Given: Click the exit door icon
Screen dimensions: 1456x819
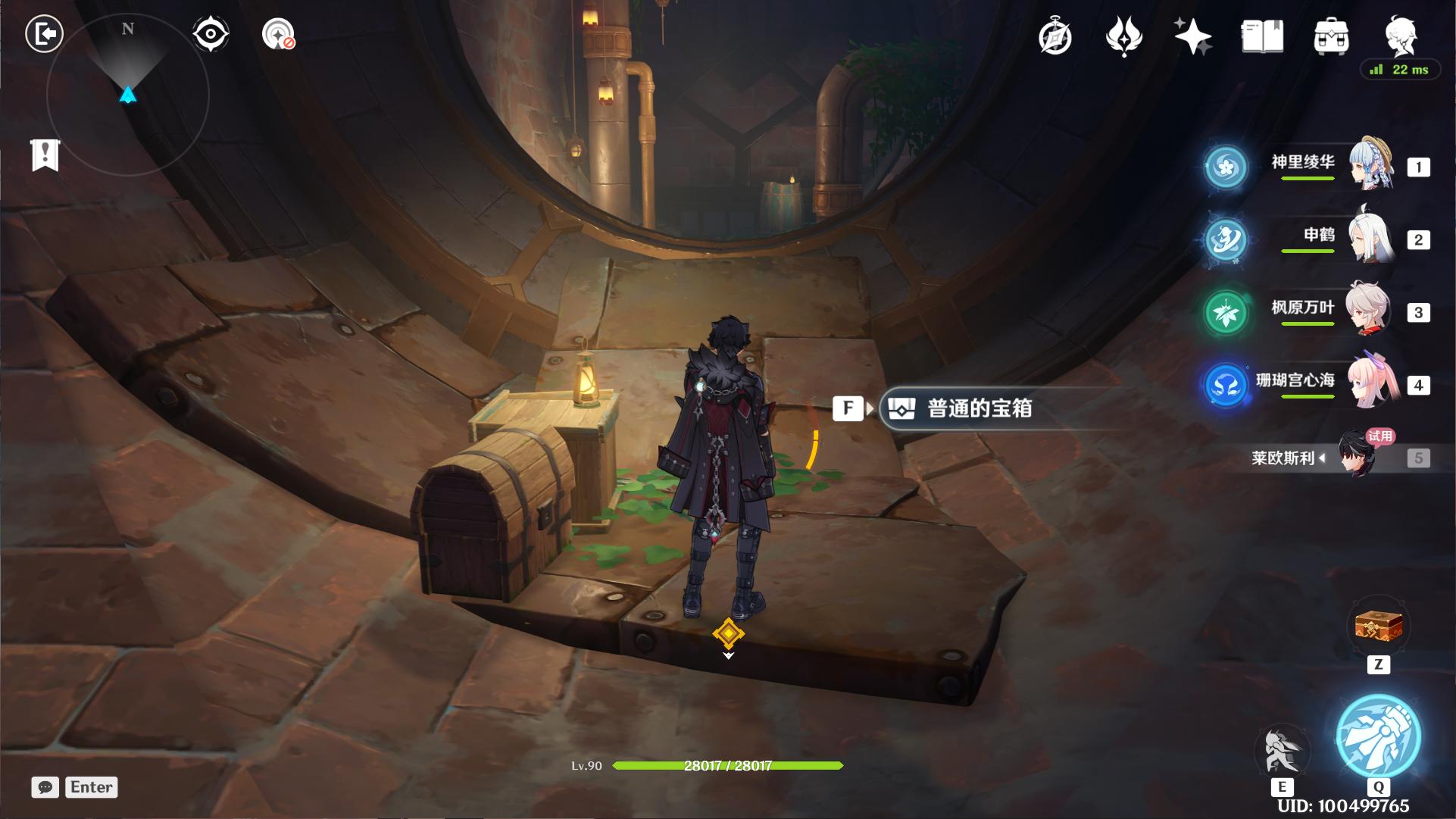Looking at the screenshot, I should click(44, 34).
